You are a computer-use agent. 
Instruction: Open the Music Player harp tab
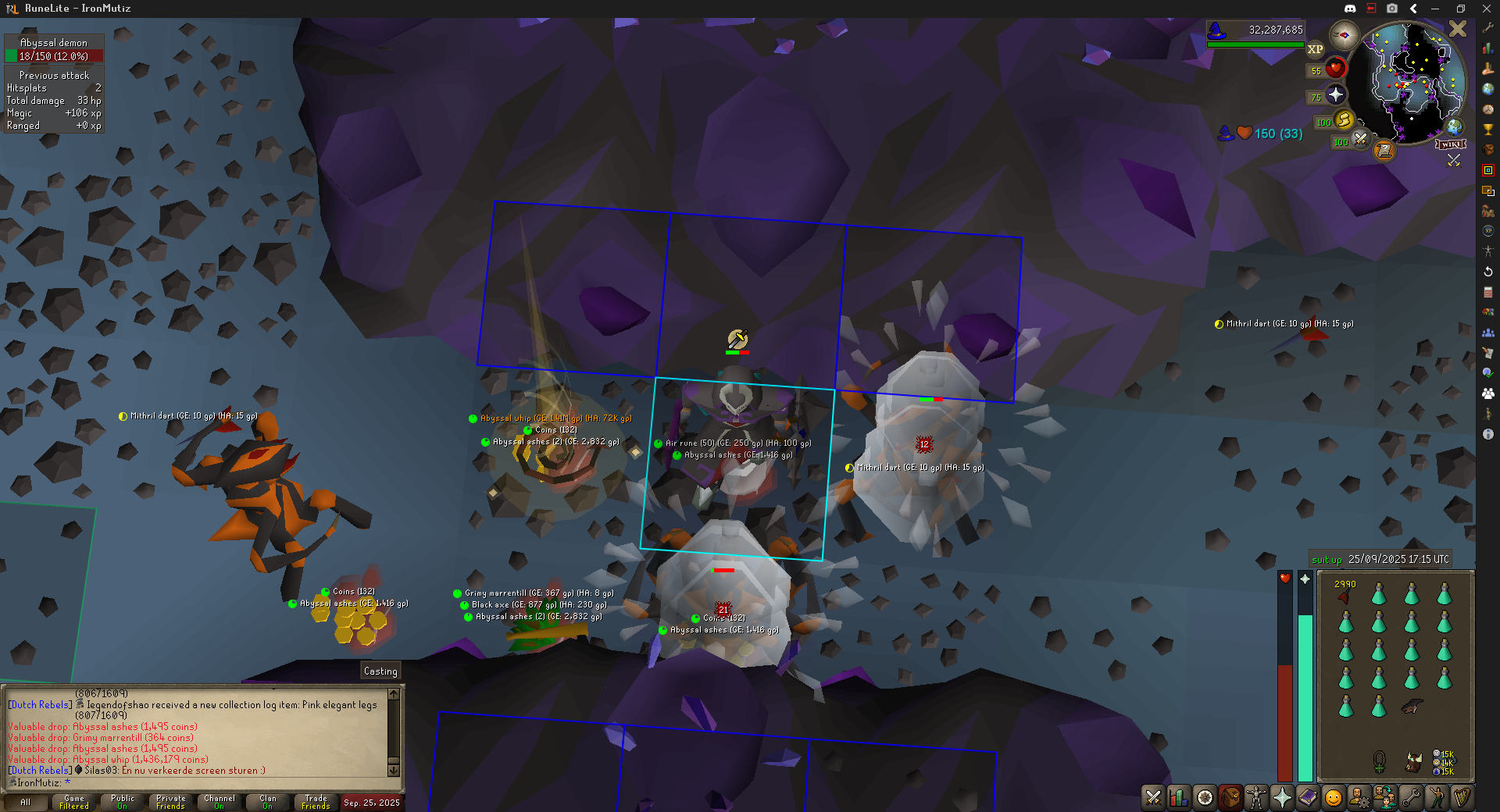point(1462,797)
